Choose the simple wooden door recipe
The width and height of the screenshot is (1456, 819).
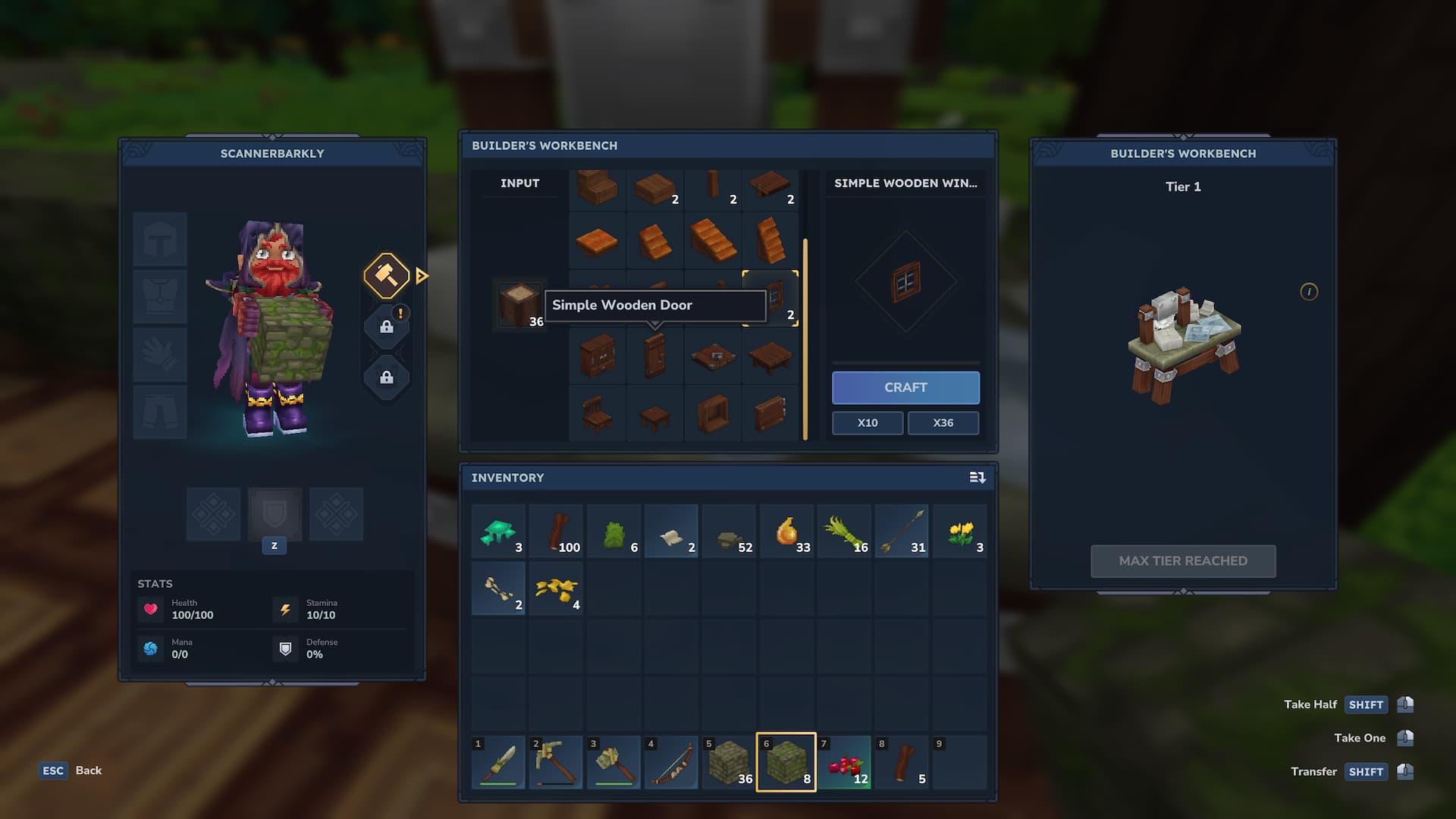coord(655,356)
